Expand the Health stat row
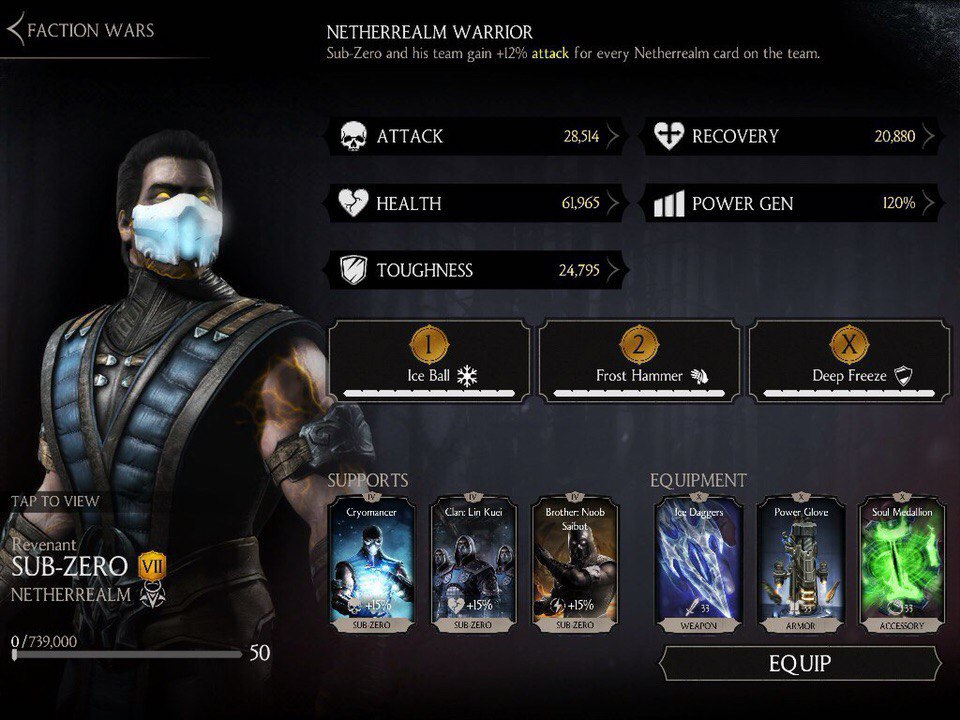 coord(476,204)
